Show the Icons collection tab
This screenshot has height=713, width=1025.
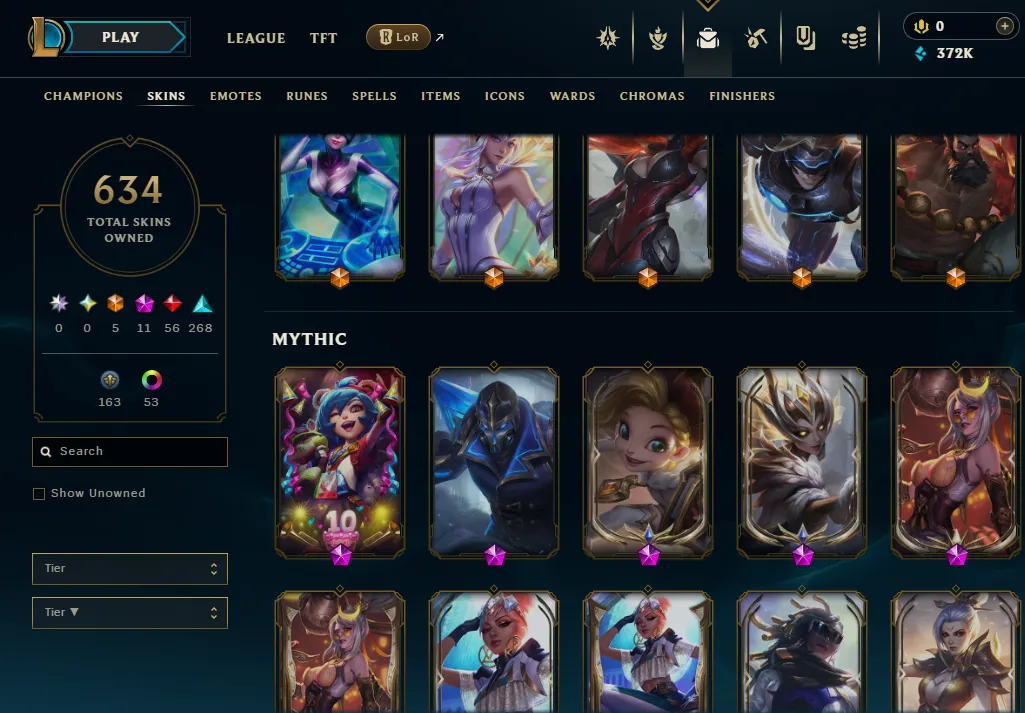[x=505, y=96]
